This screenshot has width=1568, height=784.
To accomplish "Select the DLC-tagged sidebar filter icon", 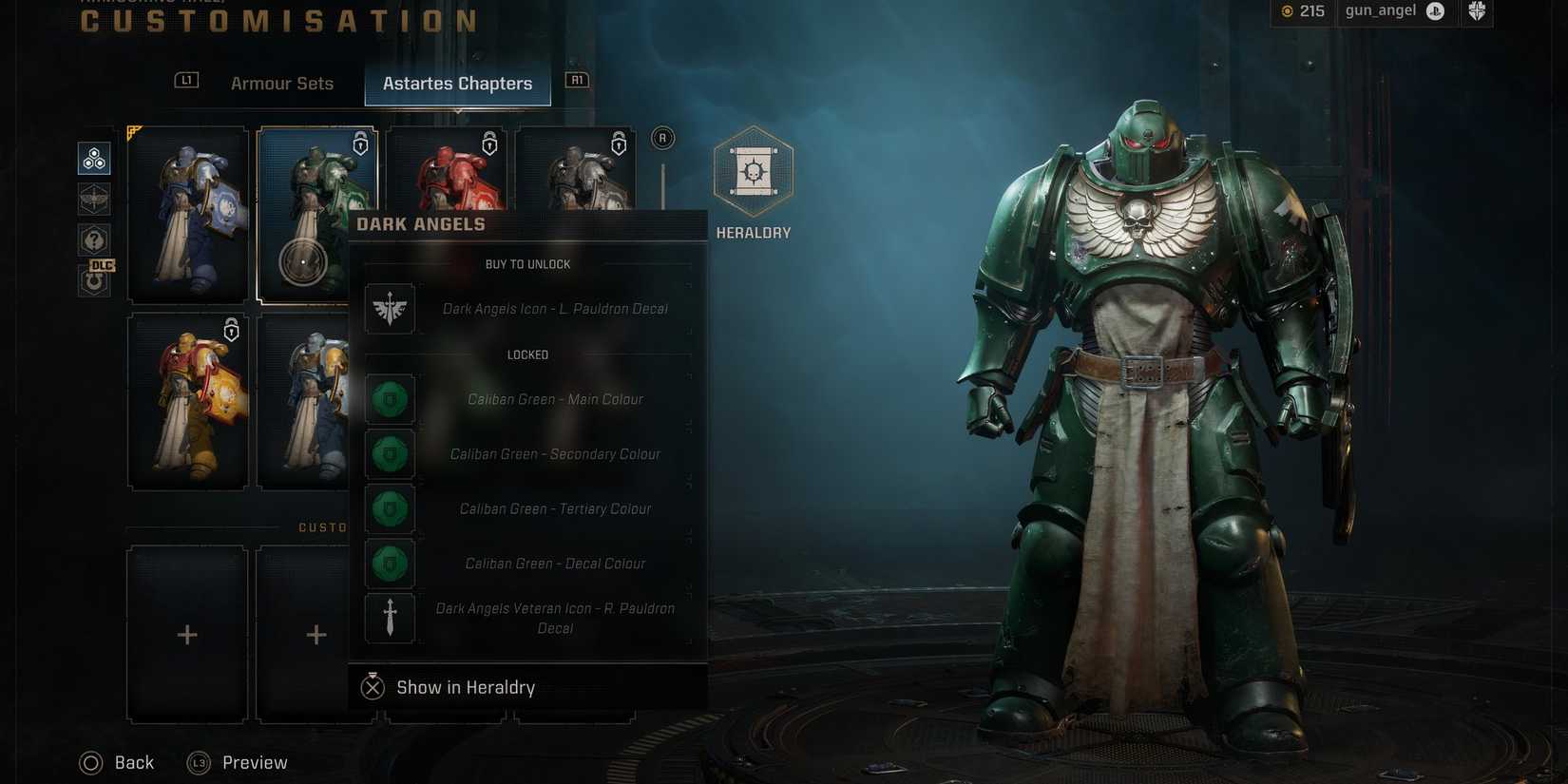I will [94, 278].
